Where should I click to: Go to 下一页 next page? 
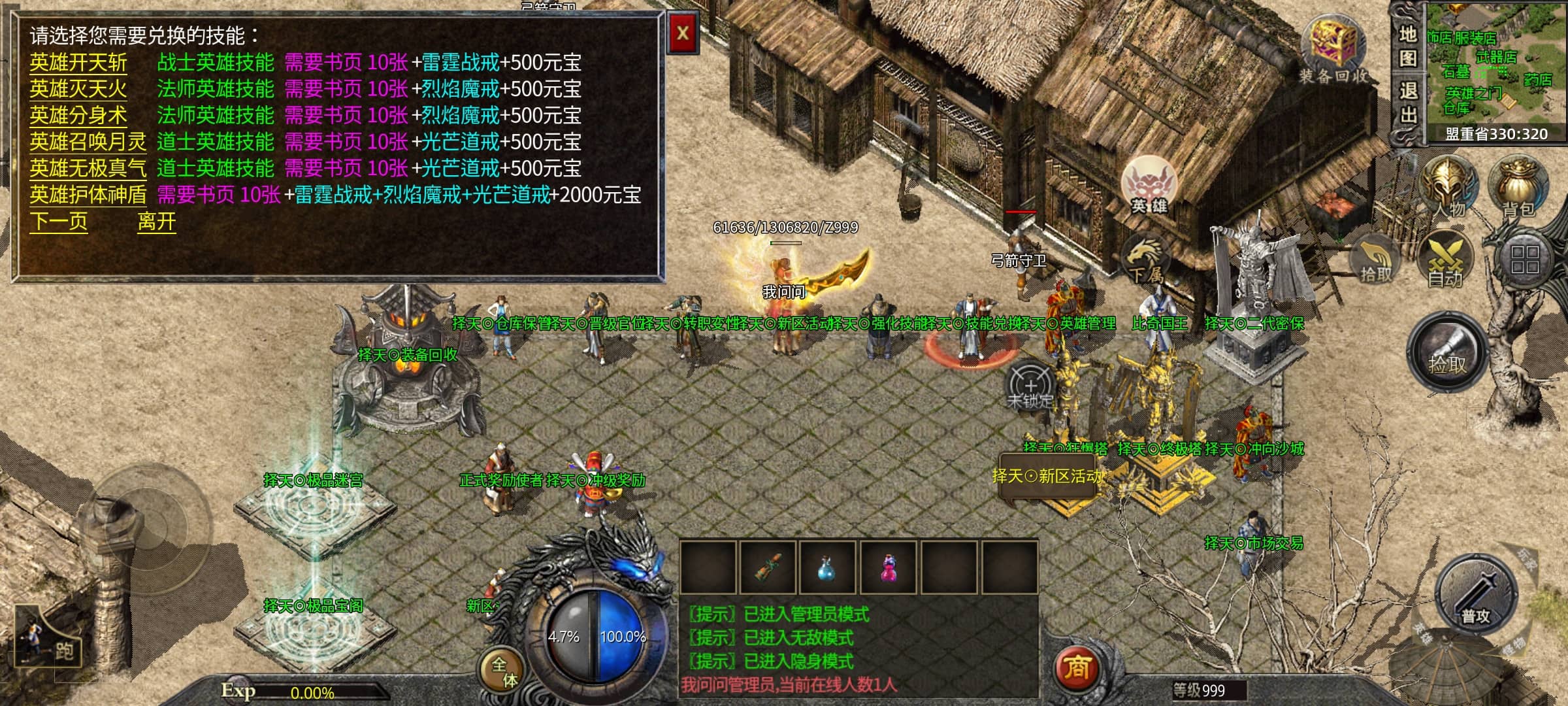58,222
